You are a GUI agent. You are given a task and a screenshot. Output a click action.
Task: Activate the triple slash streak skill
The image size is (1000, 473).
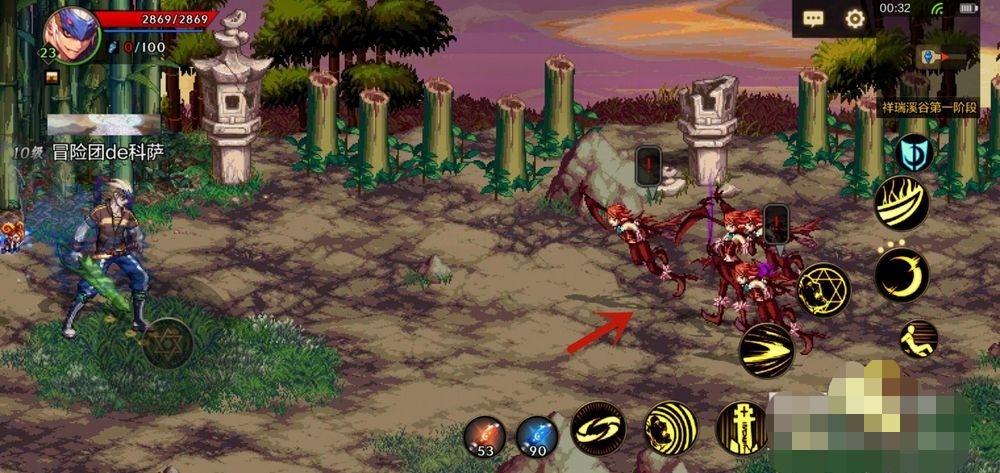pos(767,350)
